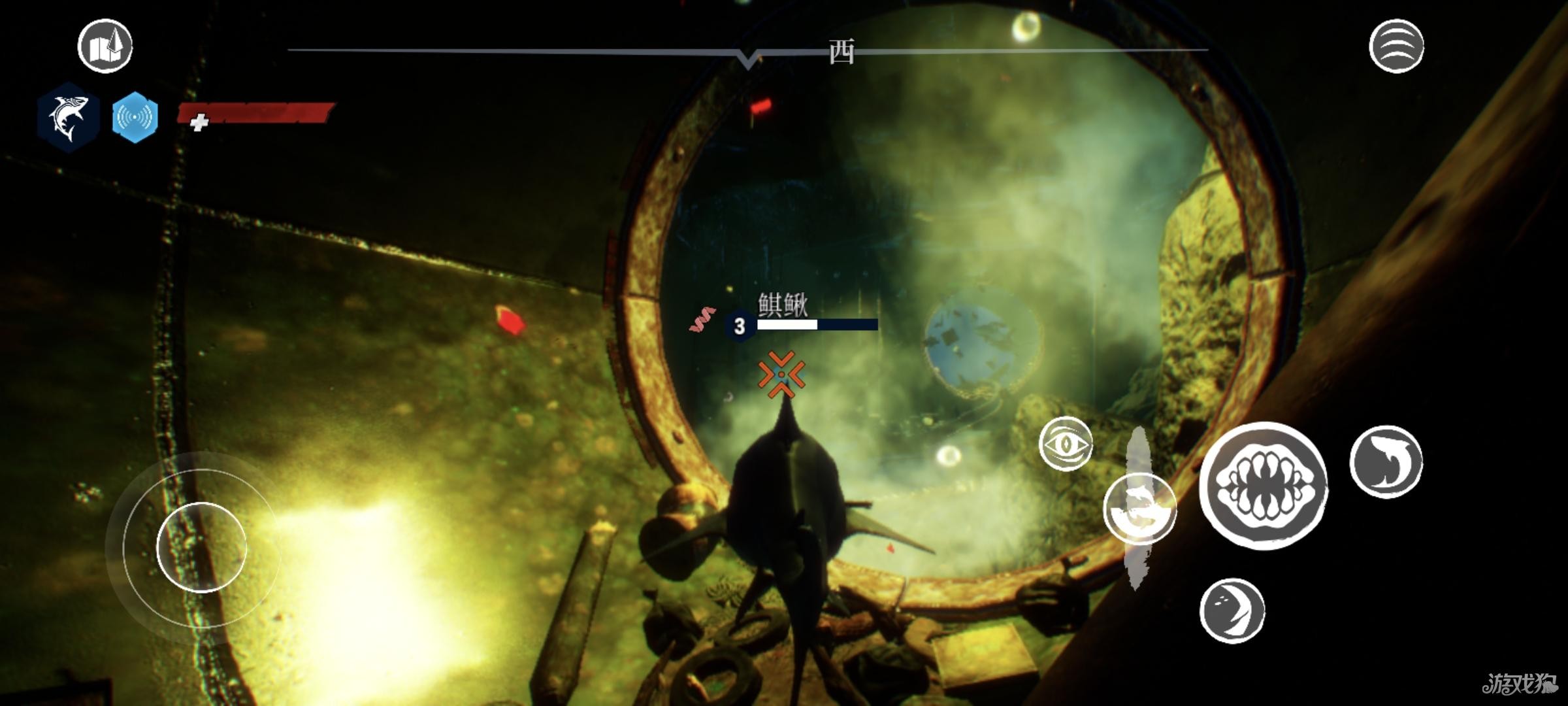Toggle the eye vision button
The height and width of the screenshot is (706, 1568).
tap(1065, 444)
